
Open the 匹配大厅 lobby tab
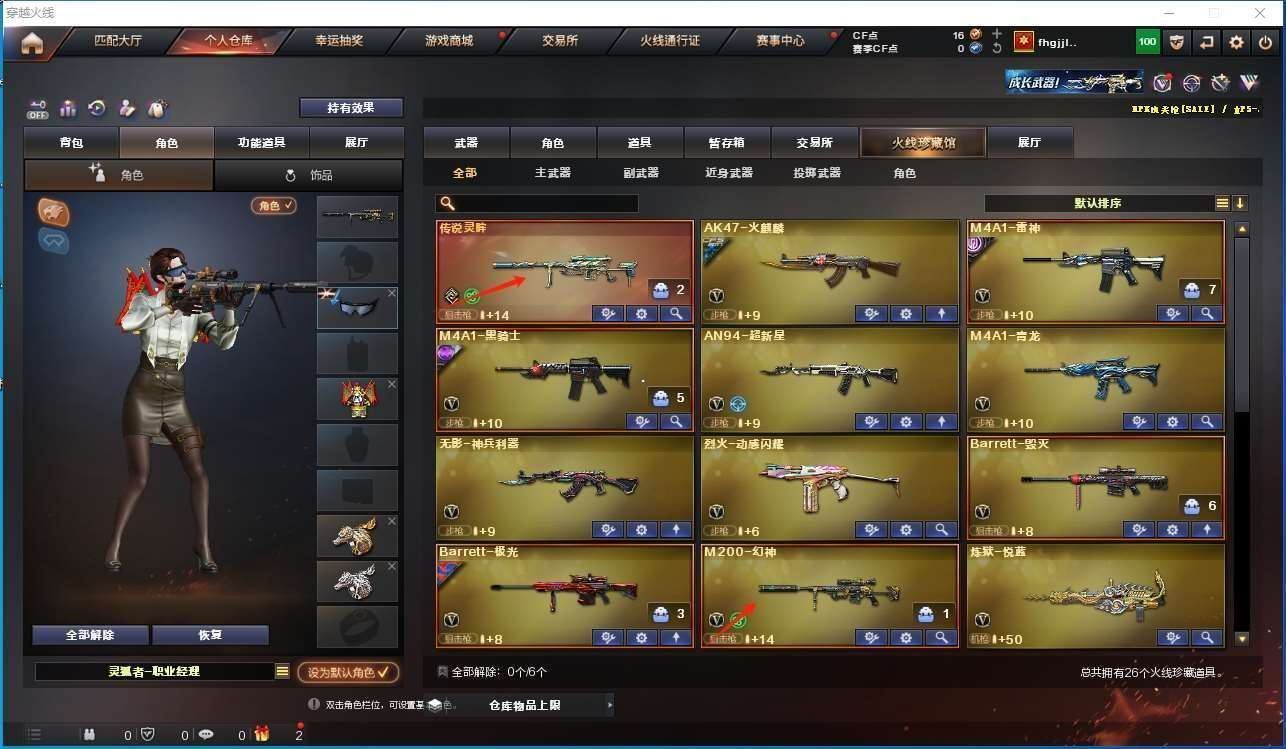point(118,42)
